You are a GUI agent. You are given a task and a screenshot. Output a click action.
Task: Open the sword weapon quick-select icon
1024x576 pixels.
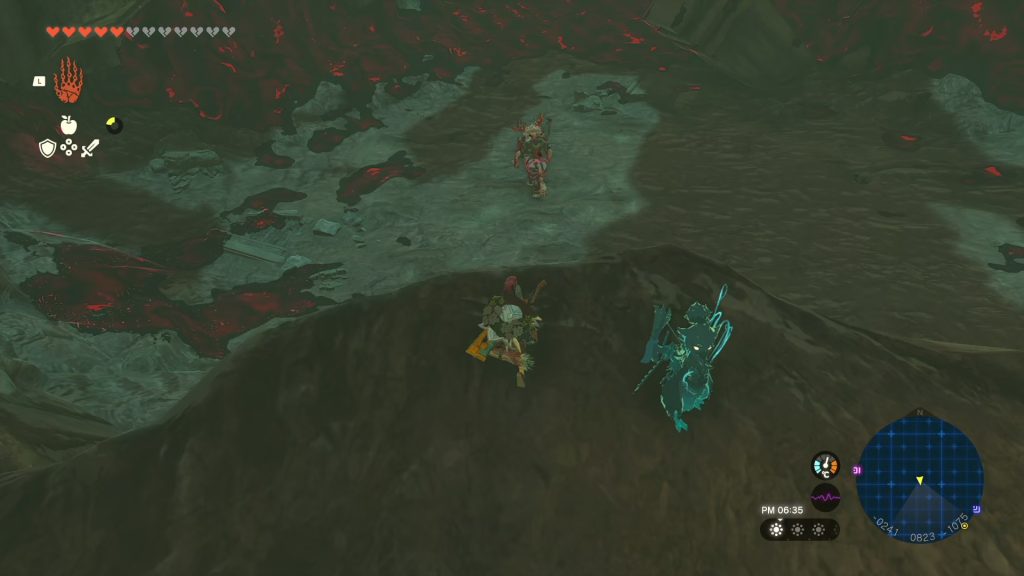click(90, 148)
